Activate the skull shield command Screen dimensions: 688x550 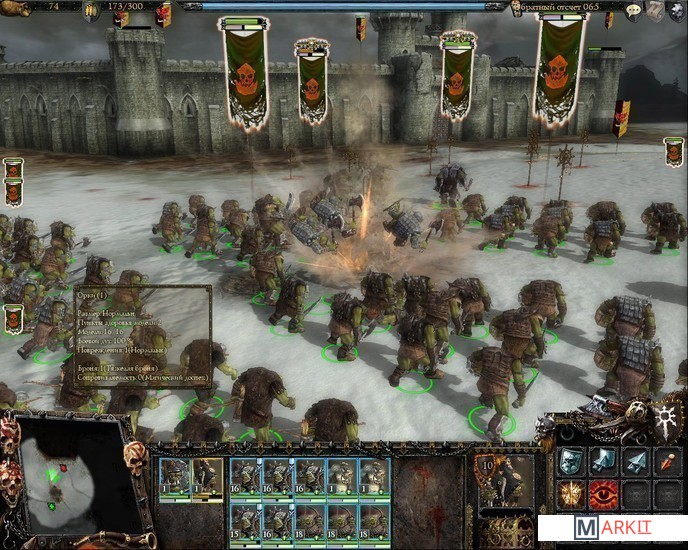coord(570,461)
